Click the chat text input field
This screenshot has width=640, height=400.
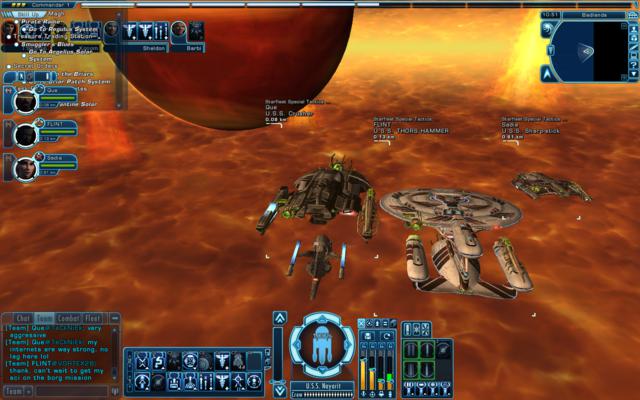click(x=70, y=391)
